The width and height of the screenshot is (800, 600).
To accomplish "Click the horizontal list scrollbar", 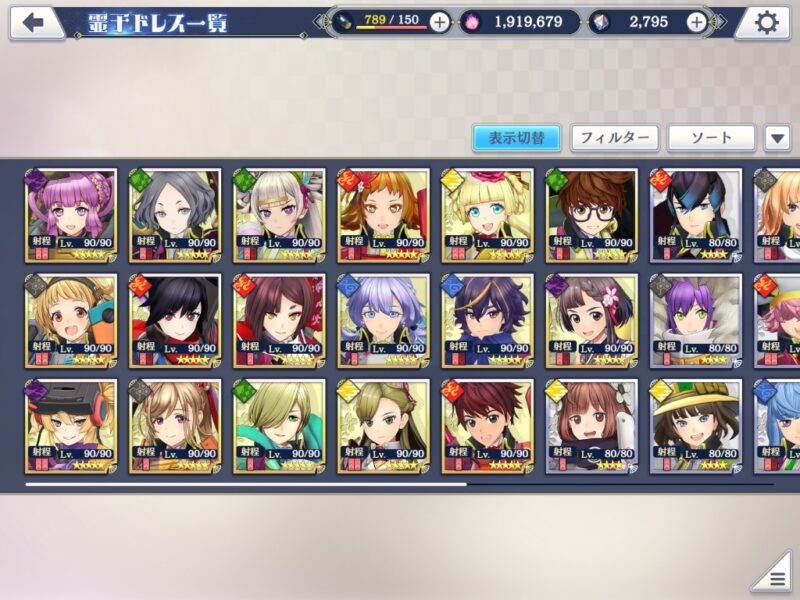I will click(245, 484).
